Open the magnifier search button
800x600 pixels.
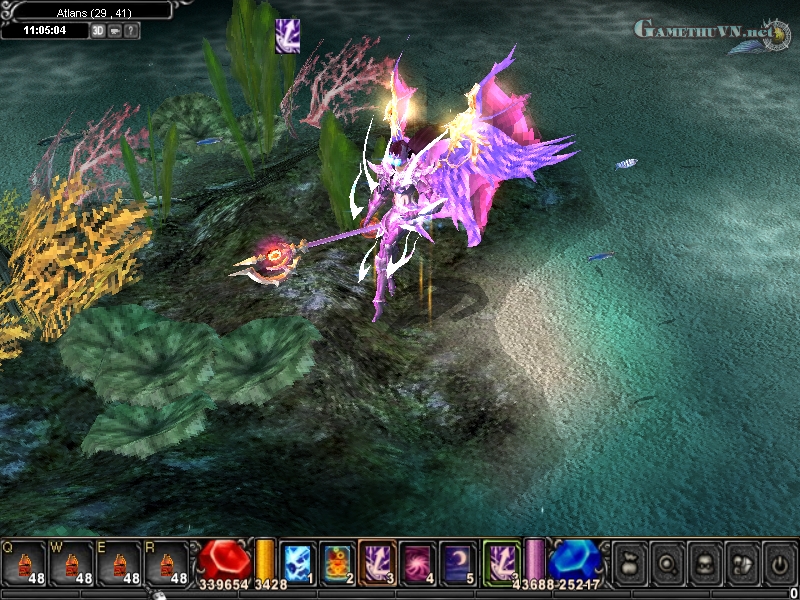click(668, 562)
